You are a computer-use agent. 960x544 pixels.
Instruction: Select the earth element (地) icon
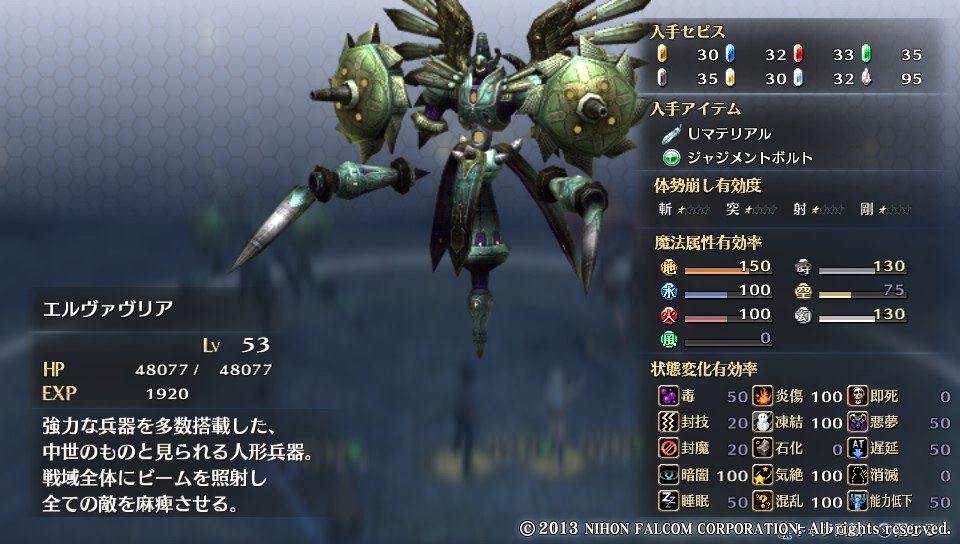[669, 267]
